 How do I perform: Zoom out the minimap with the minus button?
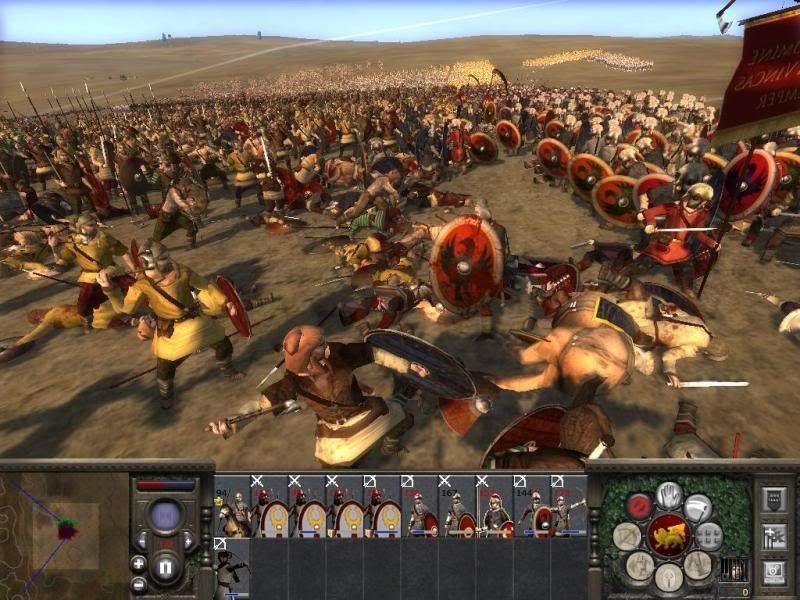pos(138,583)
